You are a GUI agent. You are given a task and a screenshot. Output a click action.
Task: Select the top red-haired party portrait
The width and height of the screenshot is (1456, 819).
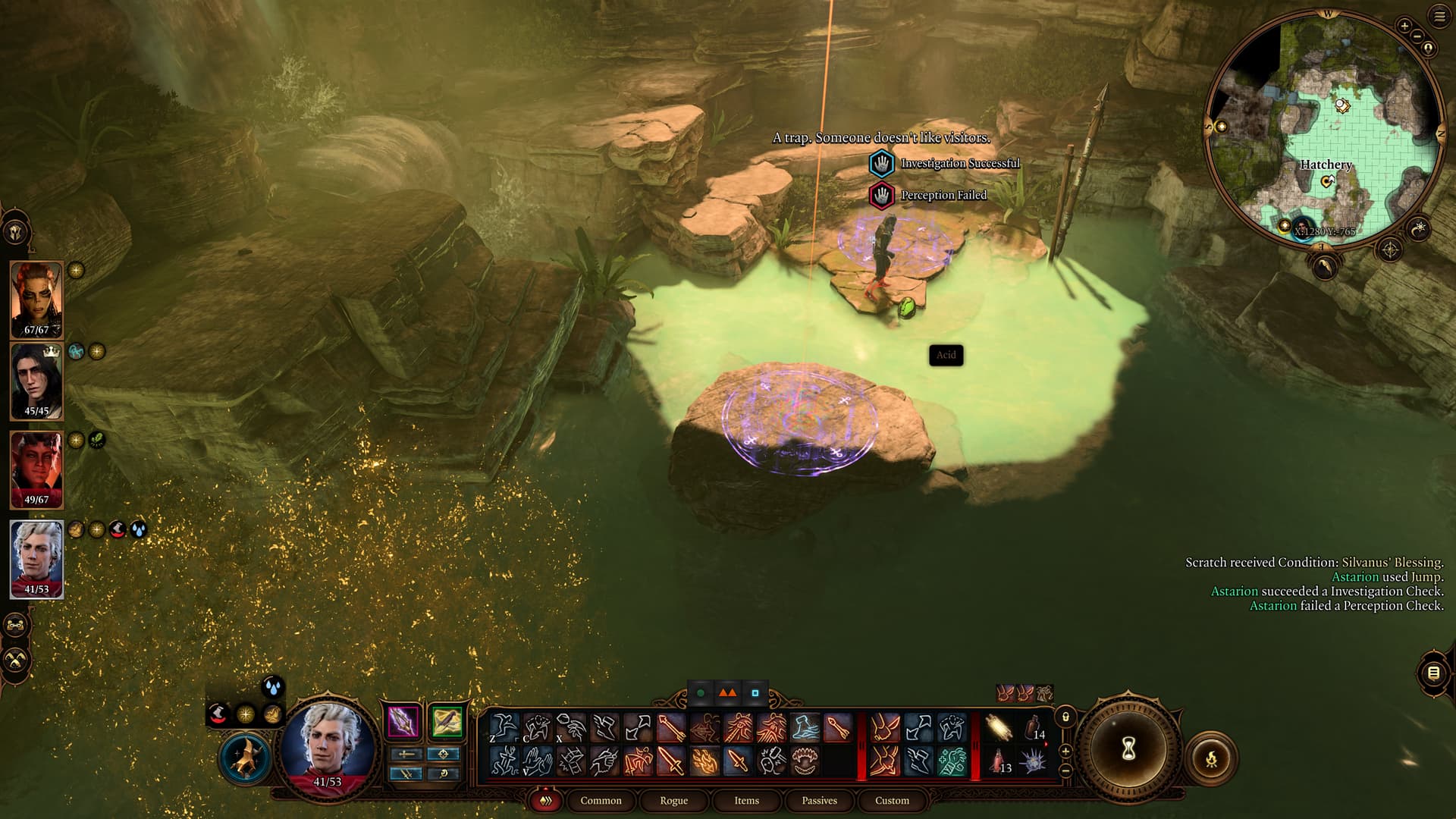pyautogui.click(x=36, y=299)
